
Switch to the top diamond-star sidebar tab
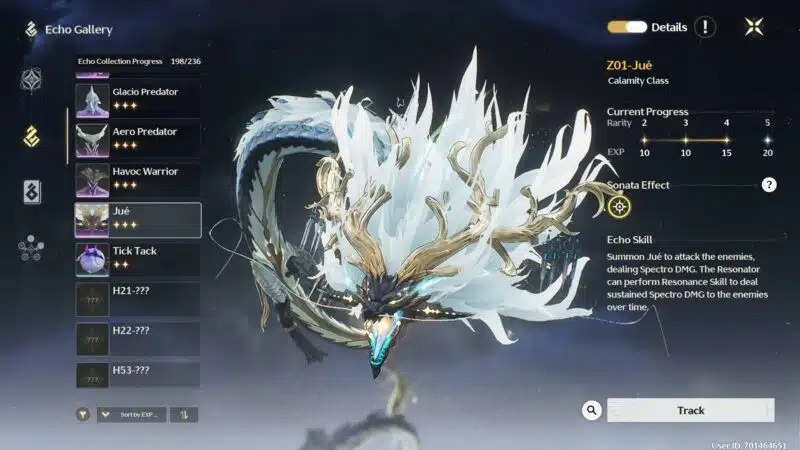click(31, 80)
